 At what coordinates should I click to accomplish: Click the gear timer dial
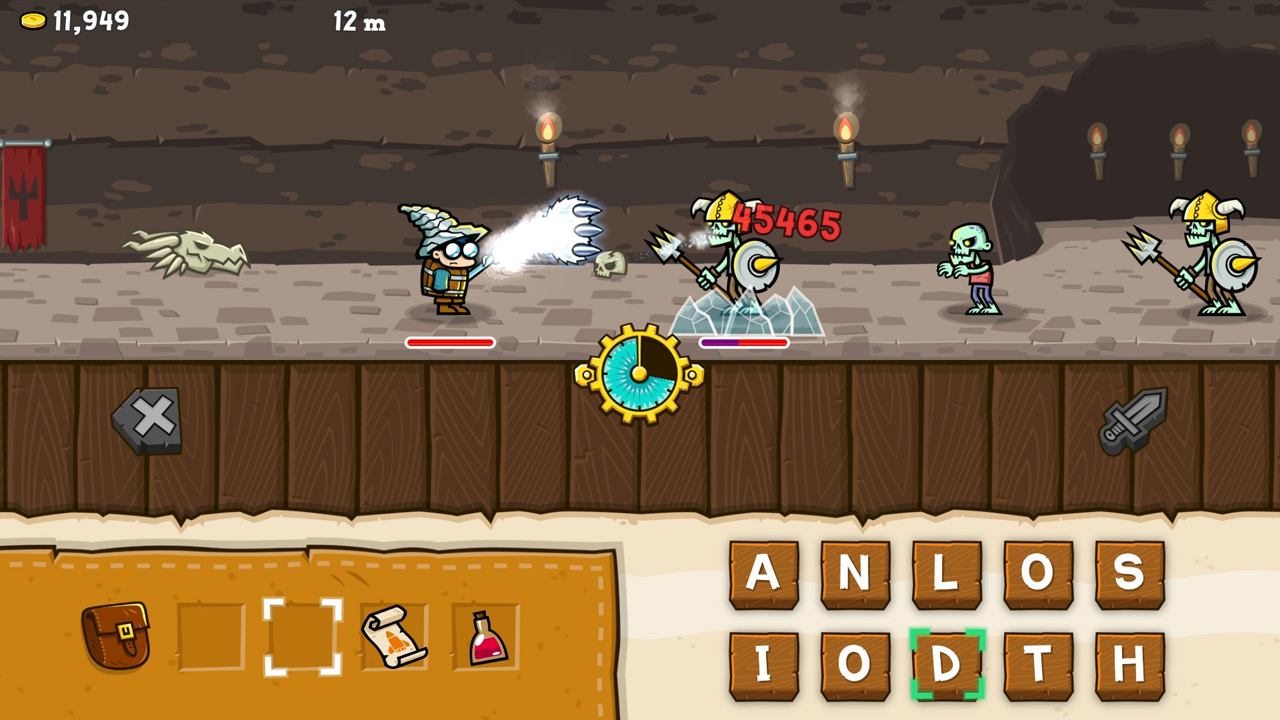(637, 375)
